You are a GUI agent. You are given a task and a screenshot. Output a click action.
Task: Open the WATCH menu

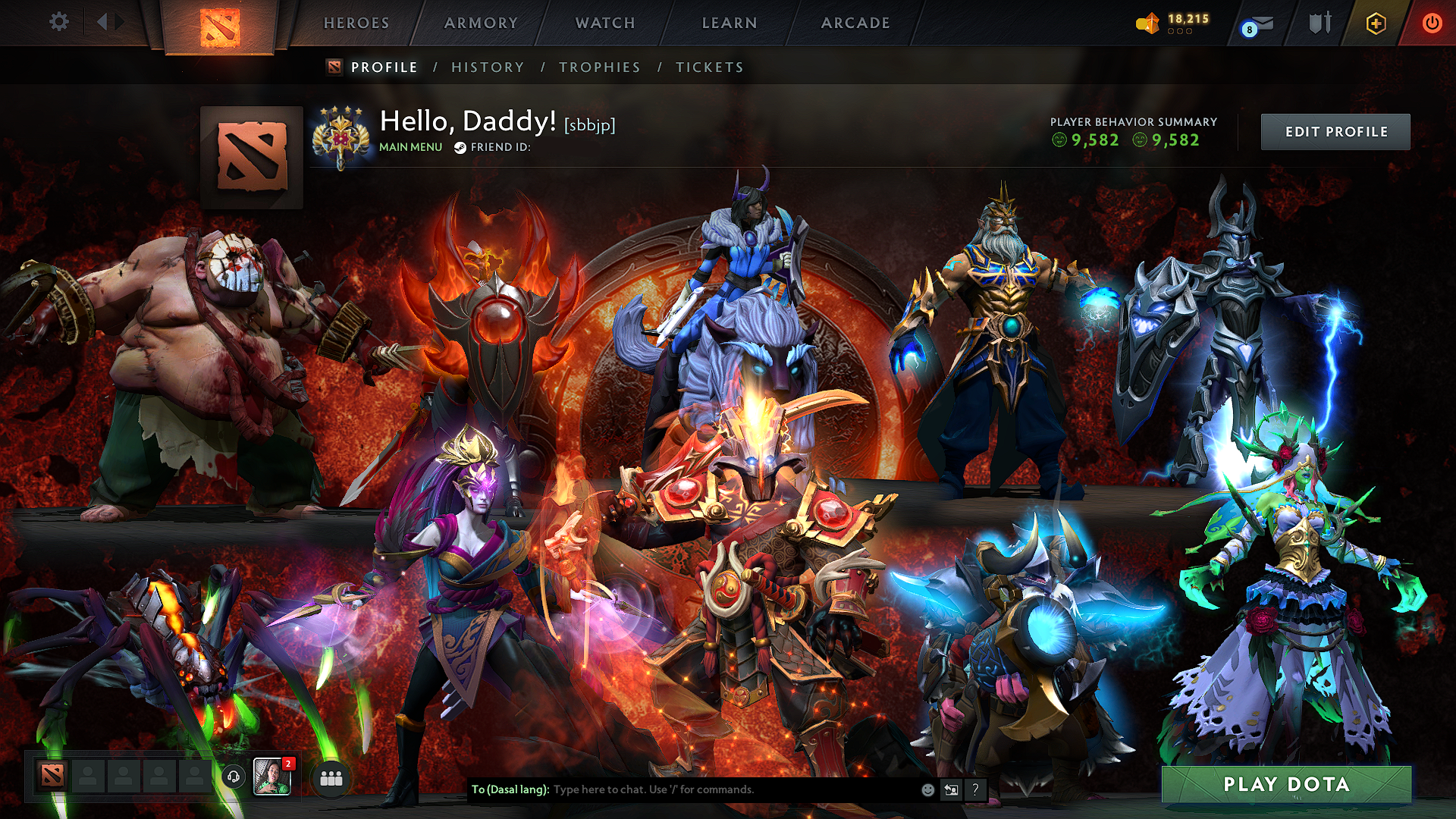[604, 23]
